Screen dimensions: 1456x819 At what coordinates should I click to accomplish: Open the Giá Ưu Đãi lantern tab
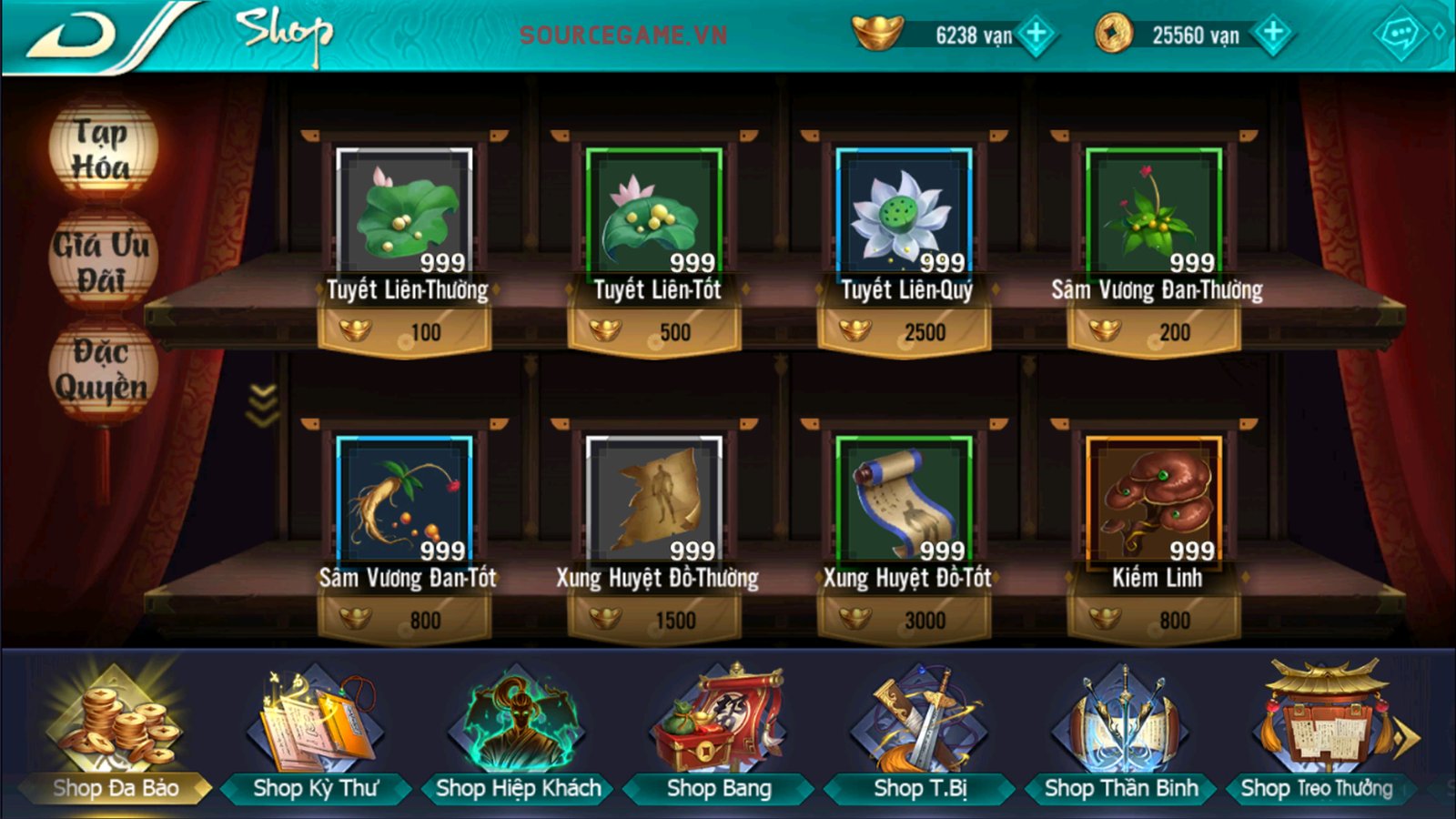click(x=102, y=261)
